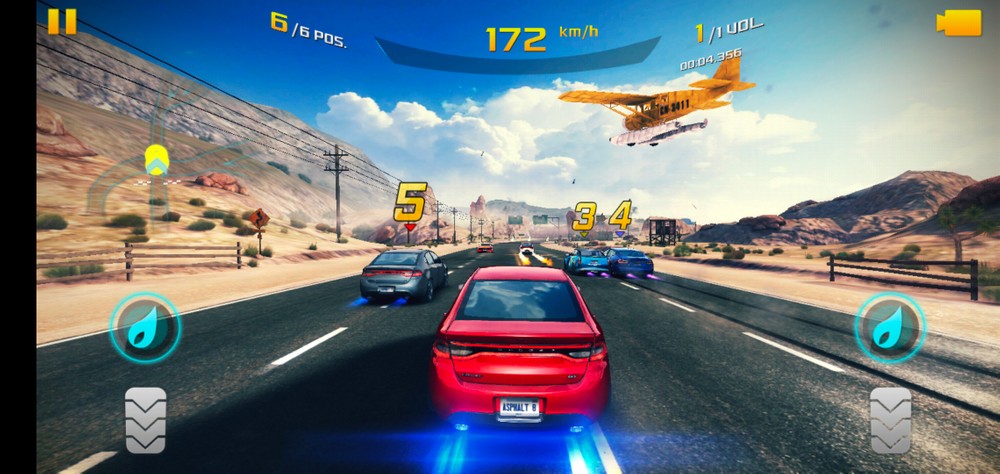Activate the left nitro boost button
The width and height of the screenshot is (1000, 474).
[x=145, y=328]
